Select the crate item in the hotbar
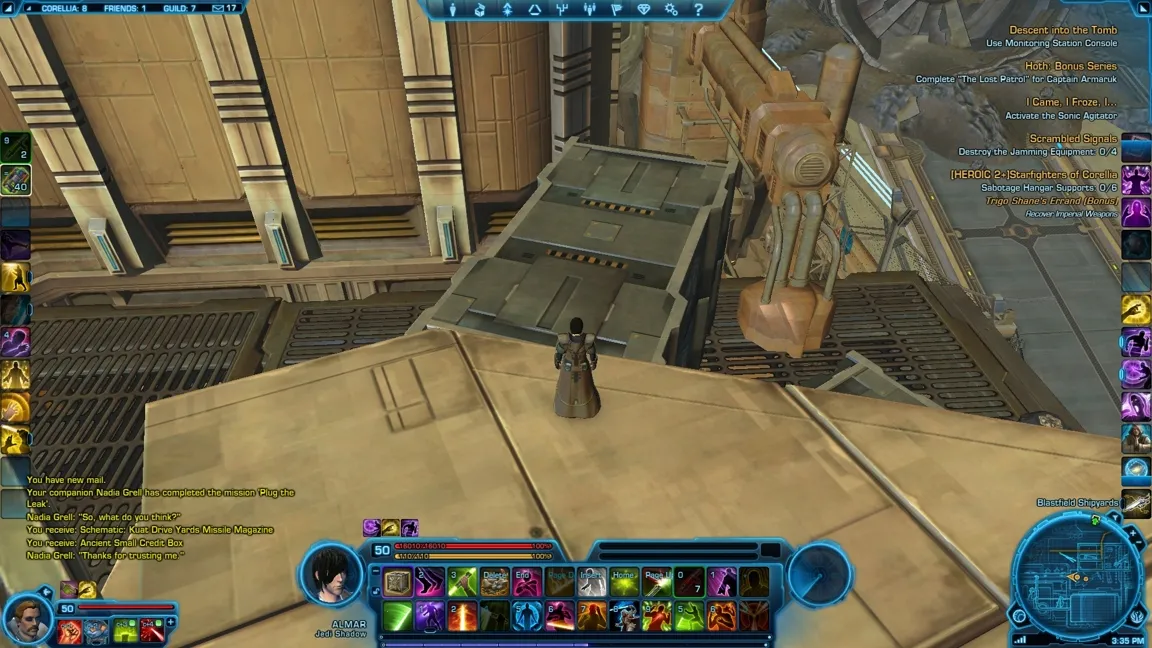The height and width of the screenshot is (648, 1152). [398, 582]
